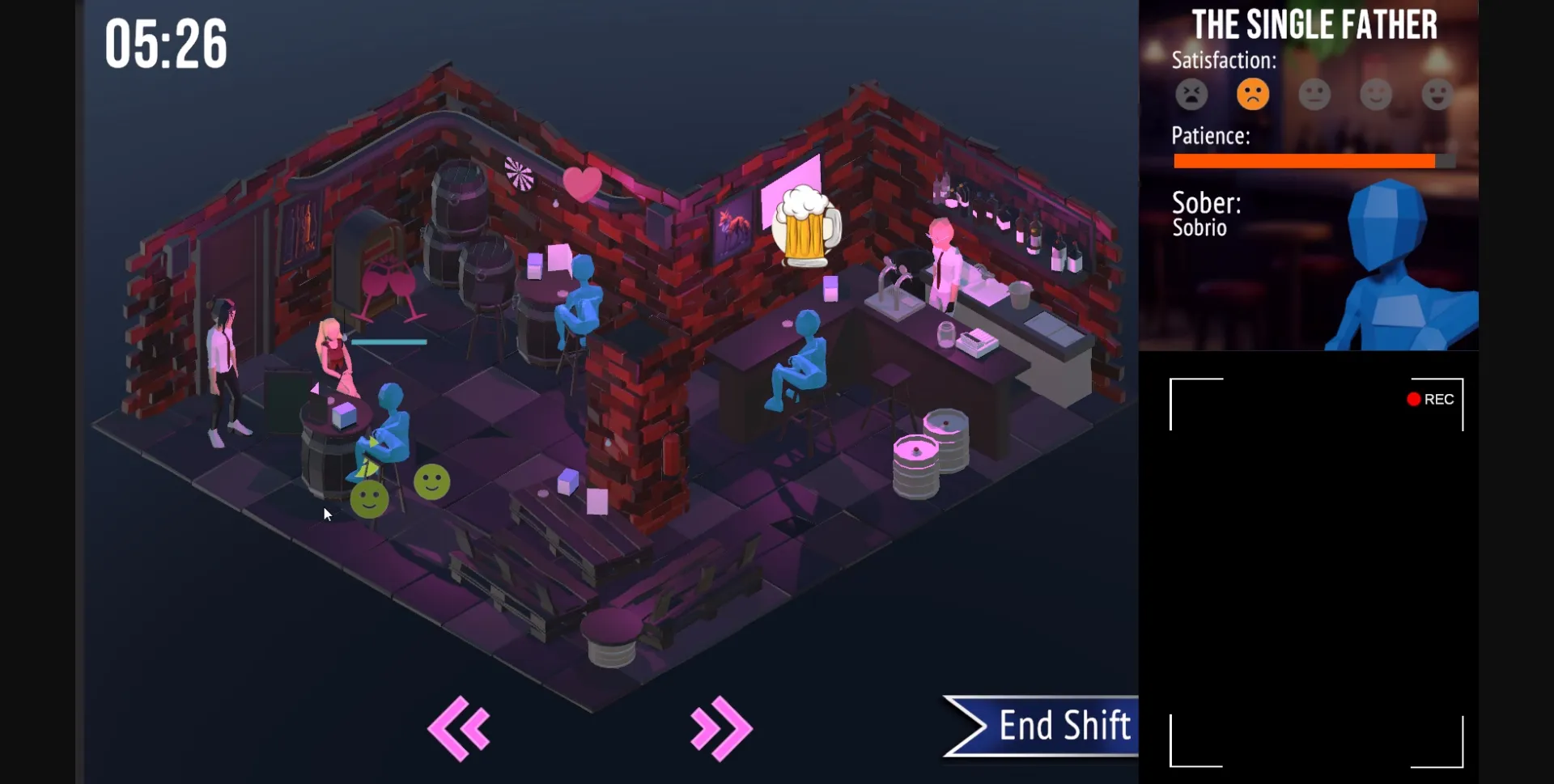Viewport: 1554px width, 784px height.
Task: Click the Satisfaction section heading
Action: click(x=1225, y=60)
